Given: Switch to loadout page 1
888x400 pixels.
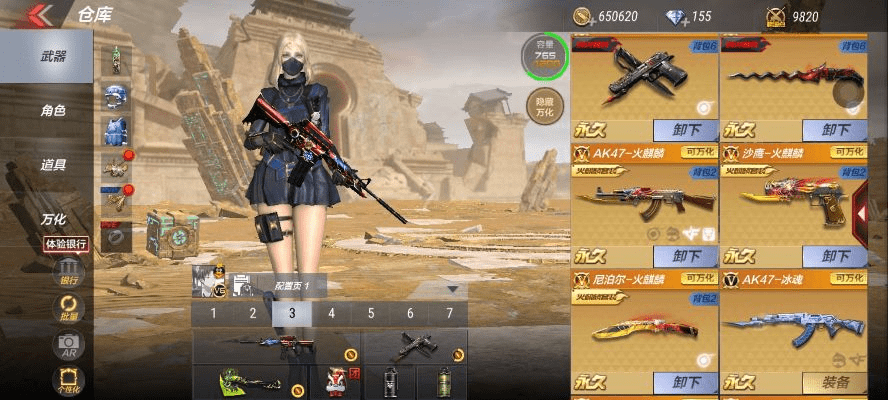Looking at the screenshot, I should point(212,313).
